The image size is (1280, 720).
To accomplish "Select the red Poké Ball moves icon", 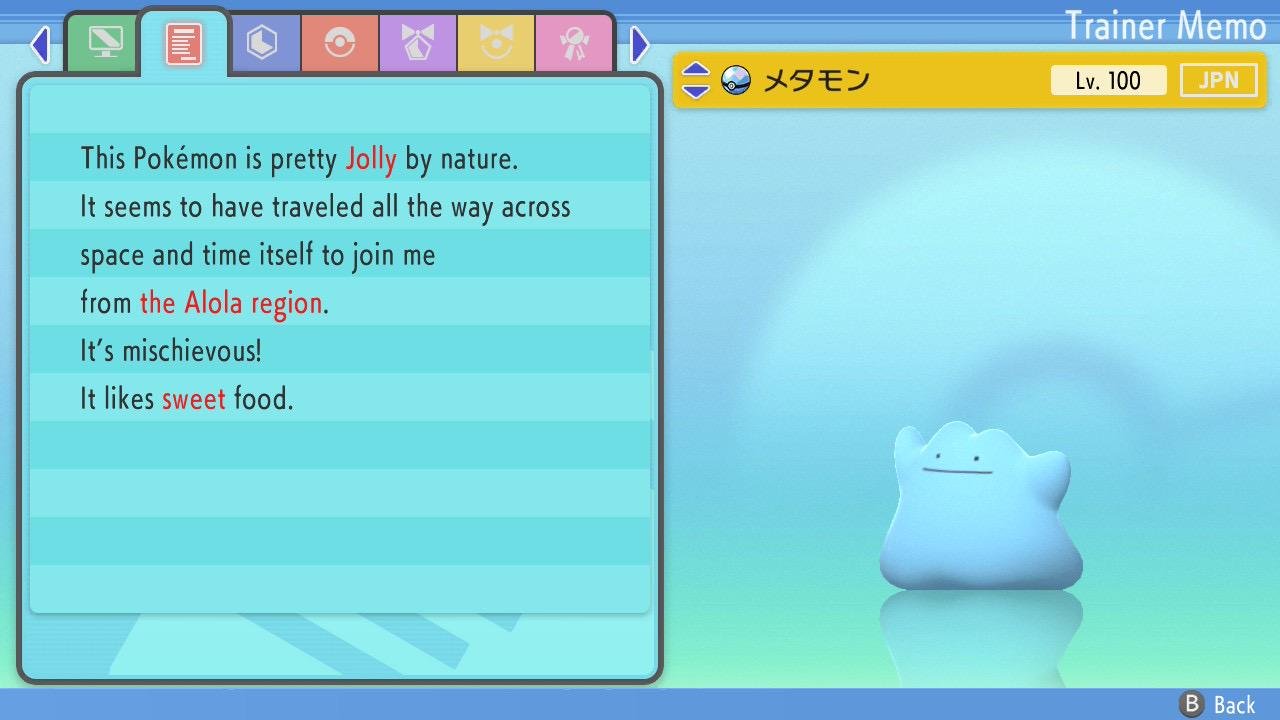I will (x=340, y=43).
